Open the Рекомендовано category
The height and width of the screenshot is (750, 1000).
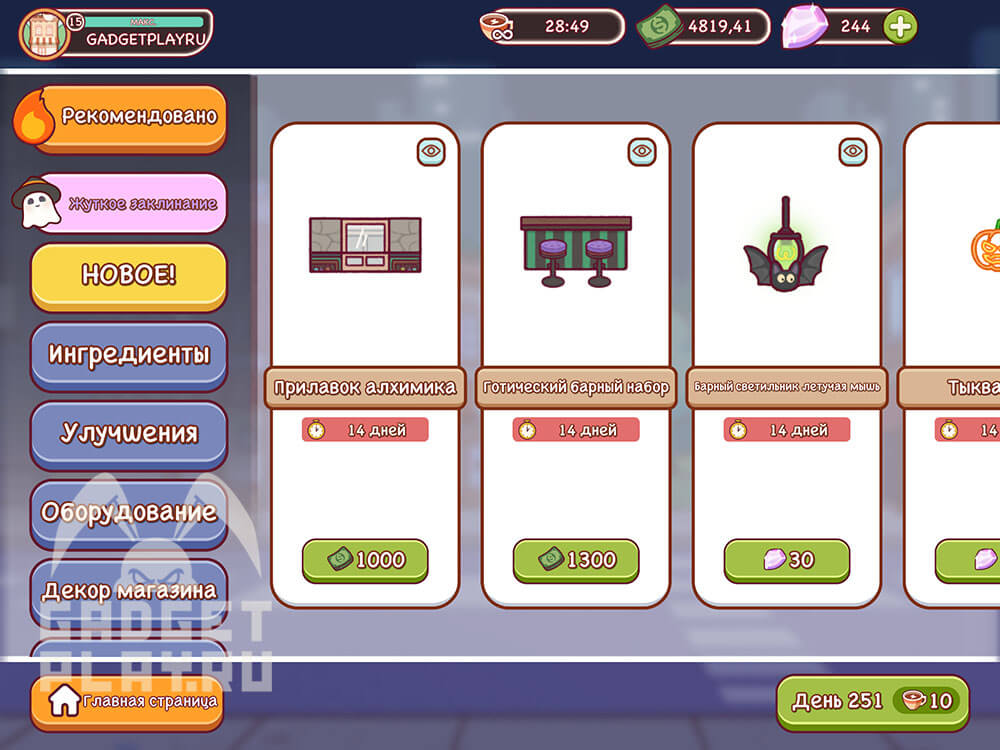click(128, 117)
